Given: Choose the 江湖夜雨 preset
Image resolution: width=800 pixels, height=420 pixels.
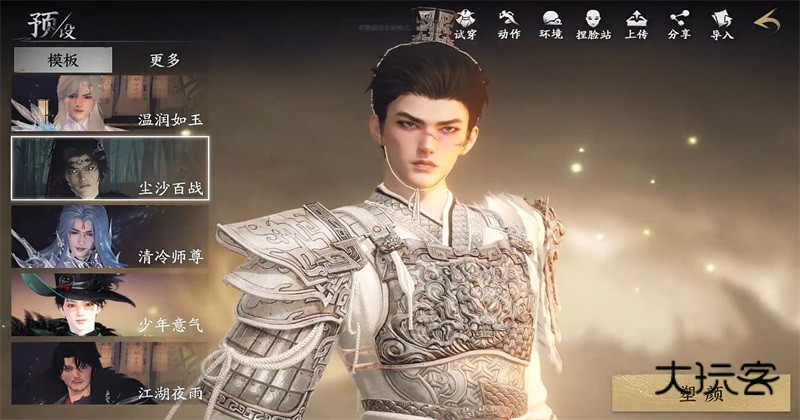Looking at the screenshot, I should coord(110,373).
